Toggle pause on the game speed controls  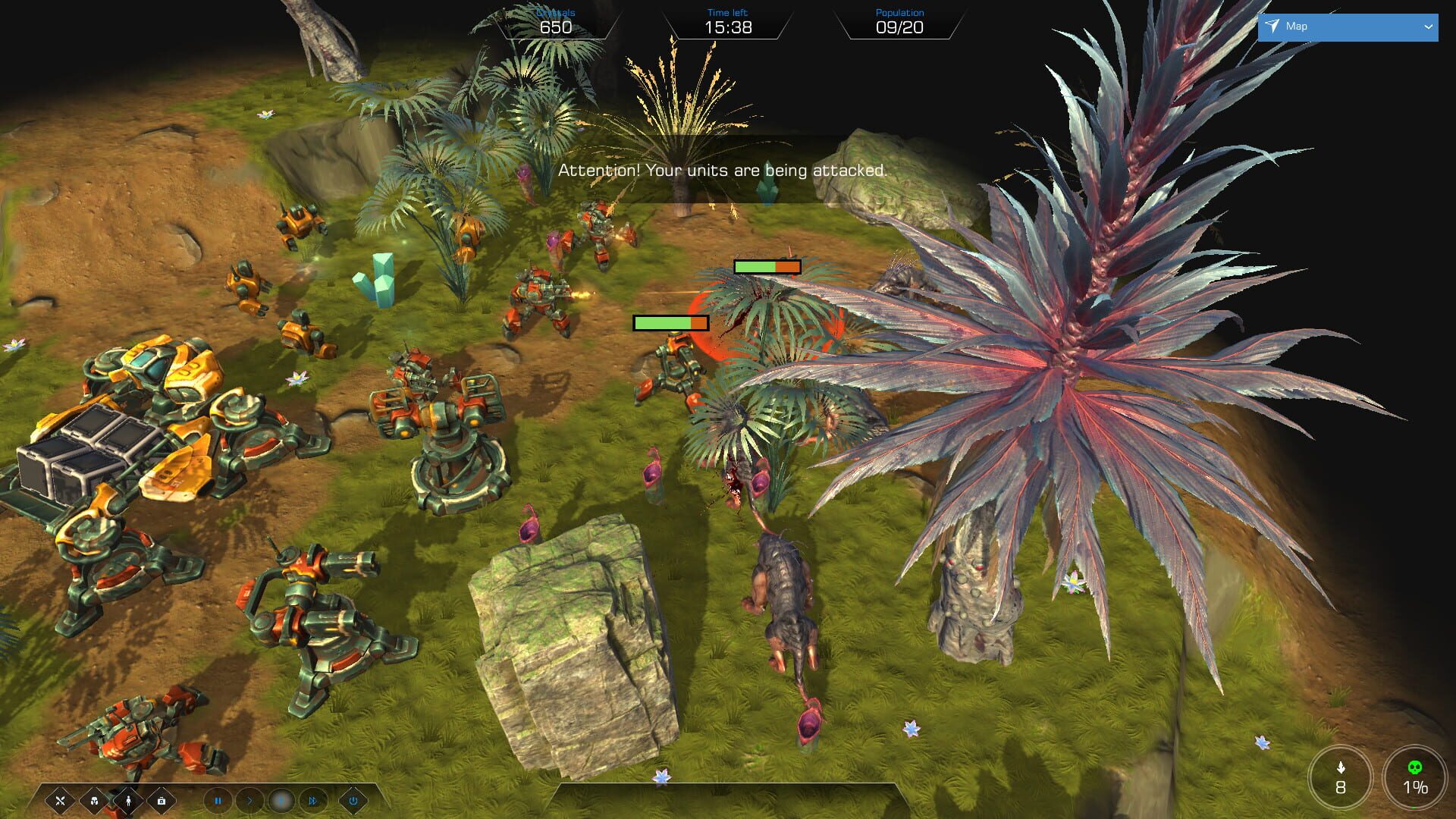pos(219,802)
